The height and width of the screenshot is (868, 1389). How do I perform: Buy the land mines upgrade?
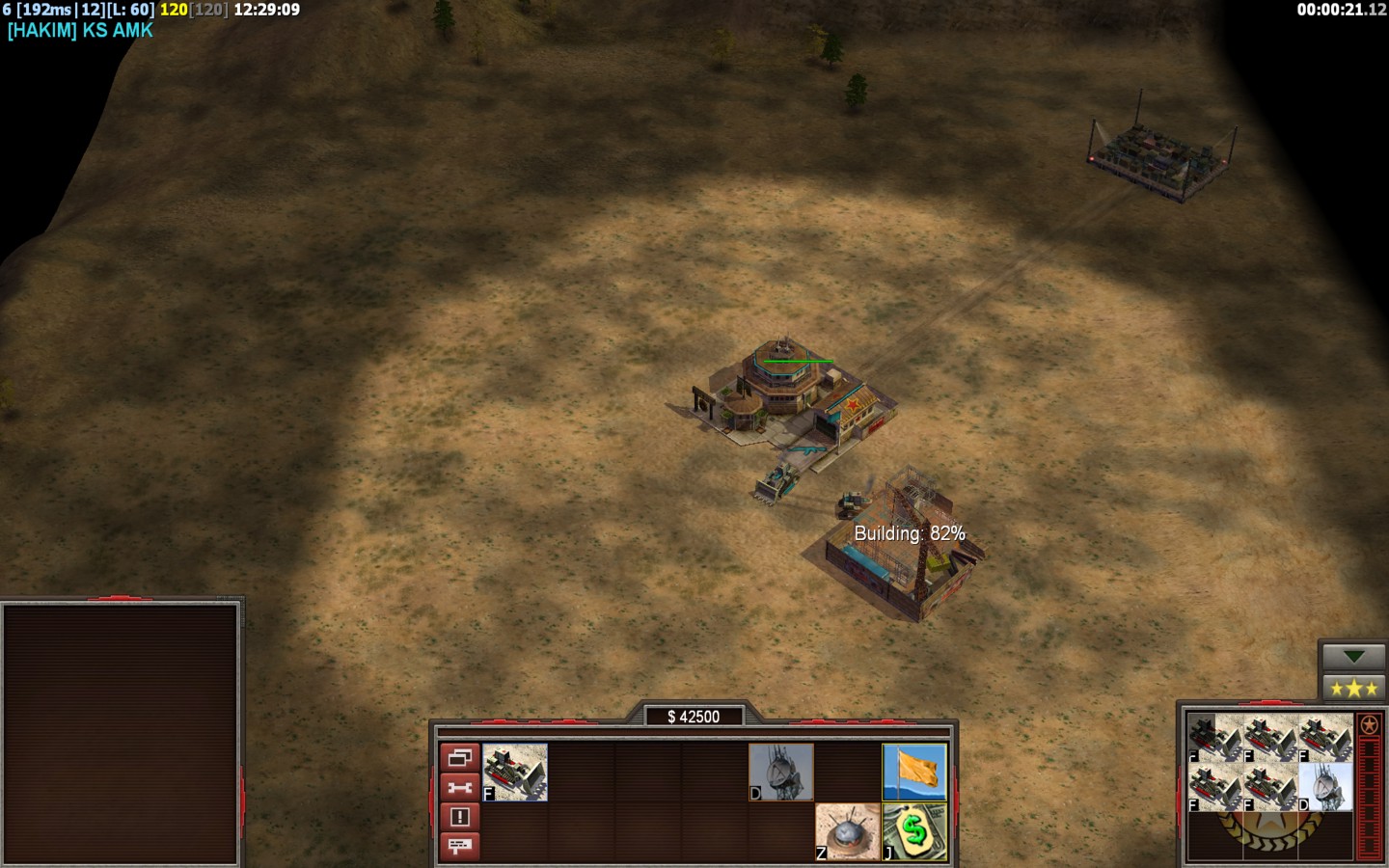pyautogui.click(x=848, y=831)
